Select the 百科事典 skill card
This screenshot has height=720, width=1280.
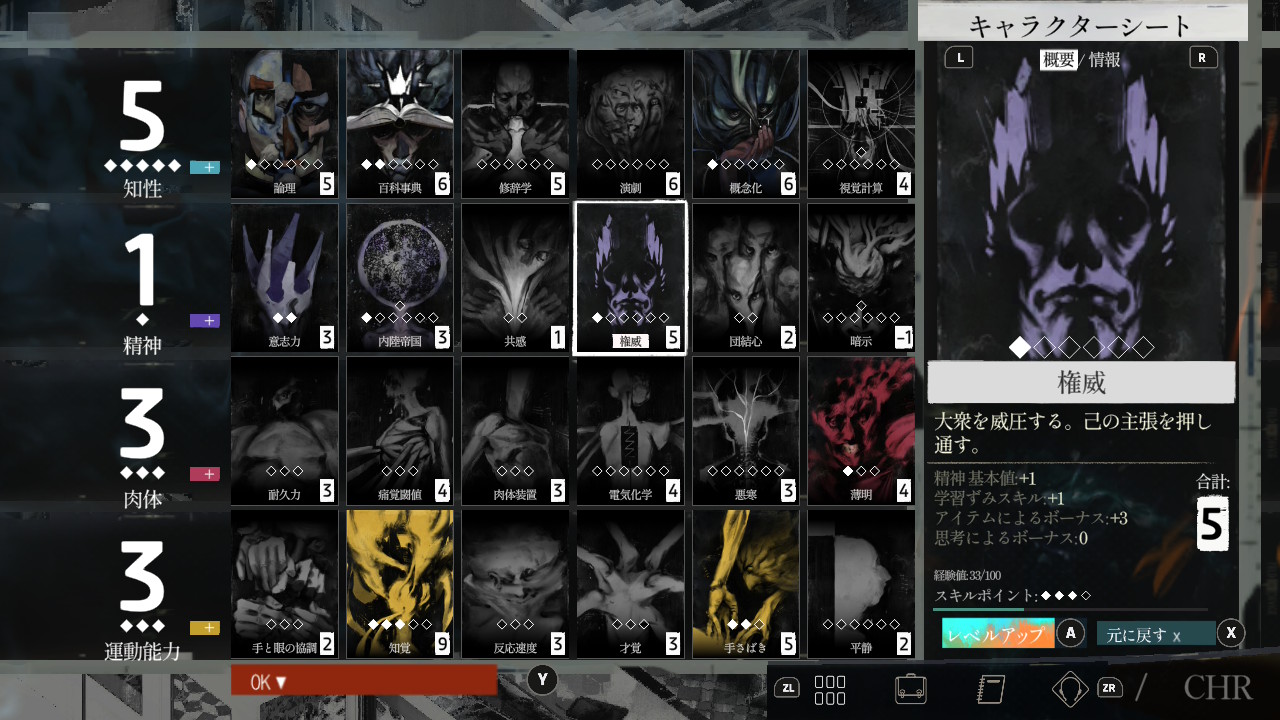click(400, 123)
